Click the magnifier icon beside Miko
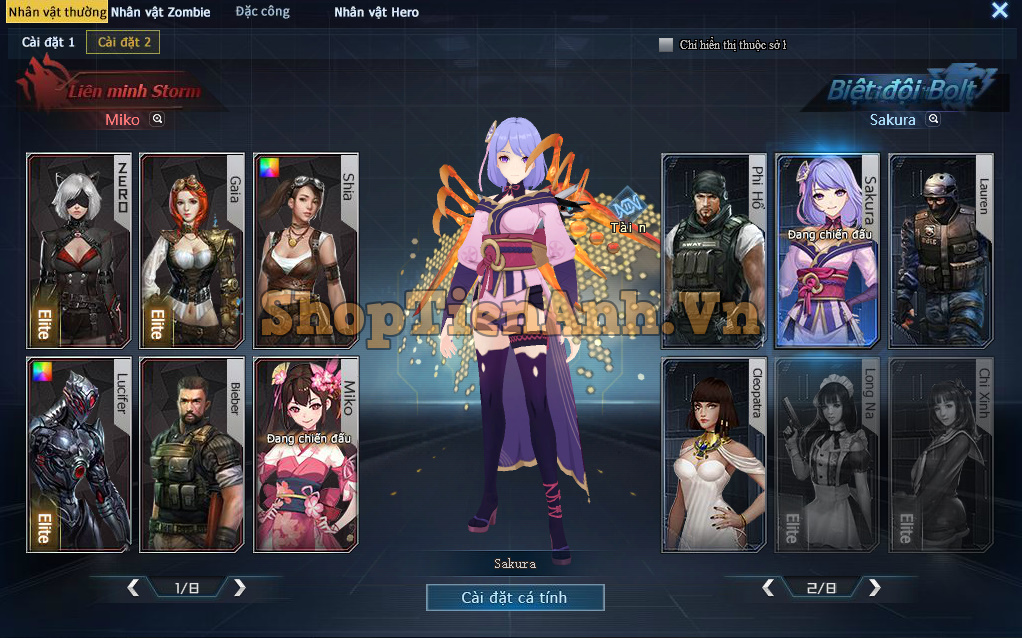This screenshot has height=638, width=1022. pos(157,119)
